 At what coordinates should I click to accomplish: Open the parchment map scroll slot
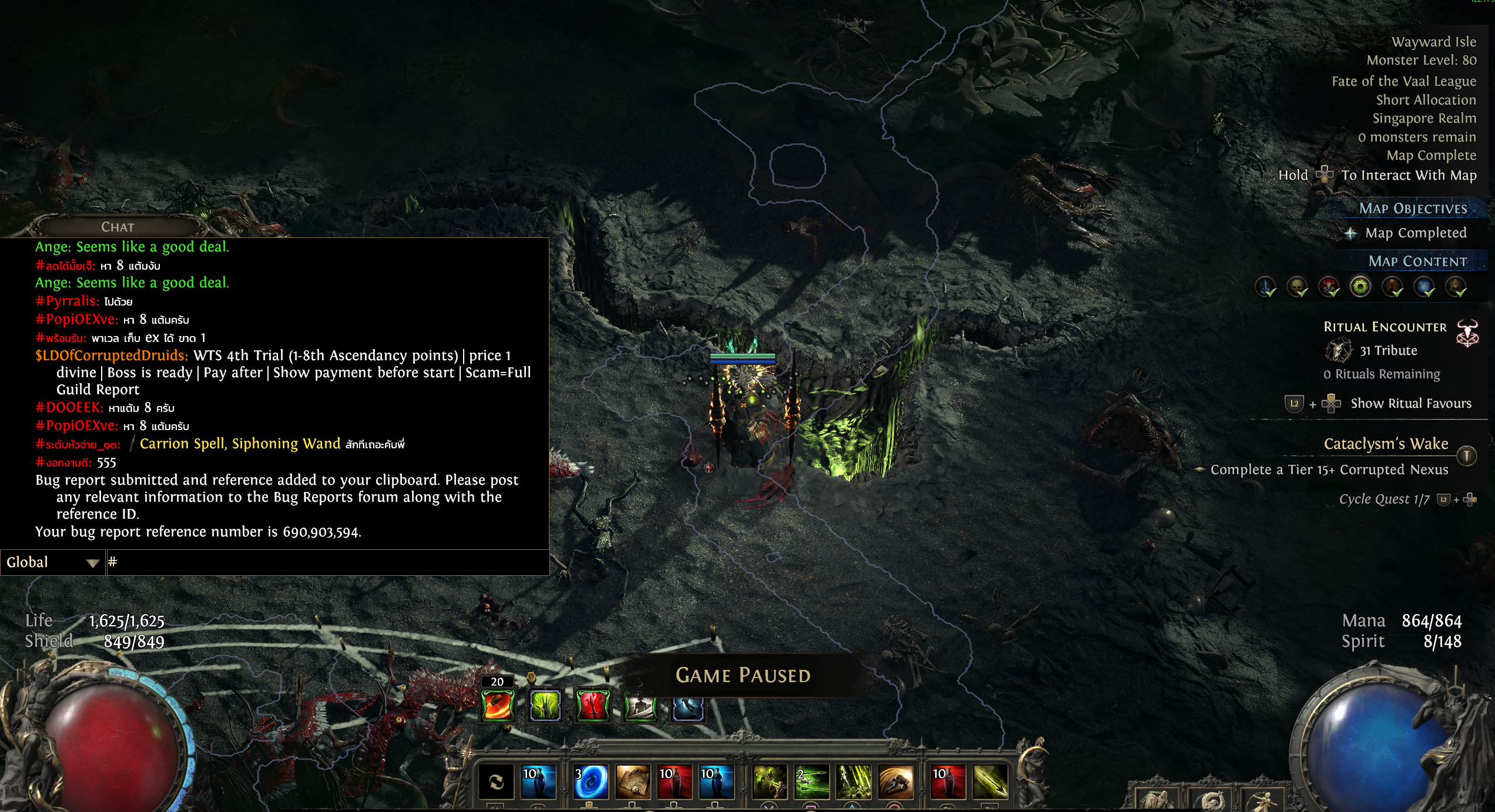tap(632, 781)
